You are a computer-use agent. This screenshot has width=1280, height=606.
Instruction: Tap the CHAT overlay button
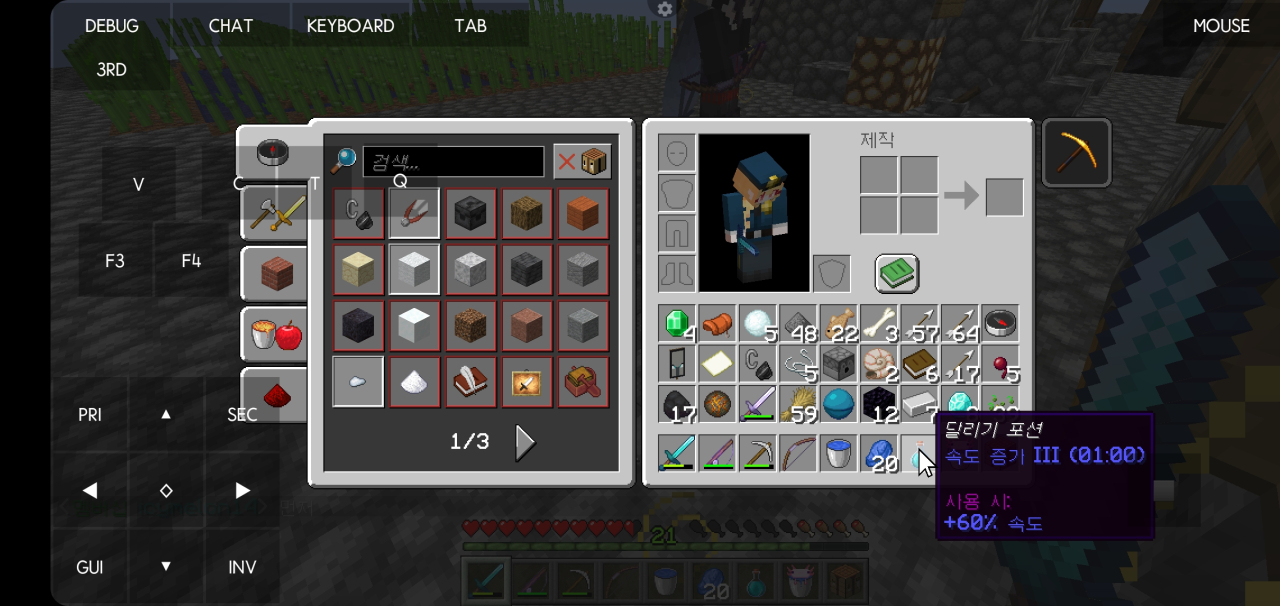point(231,26)
